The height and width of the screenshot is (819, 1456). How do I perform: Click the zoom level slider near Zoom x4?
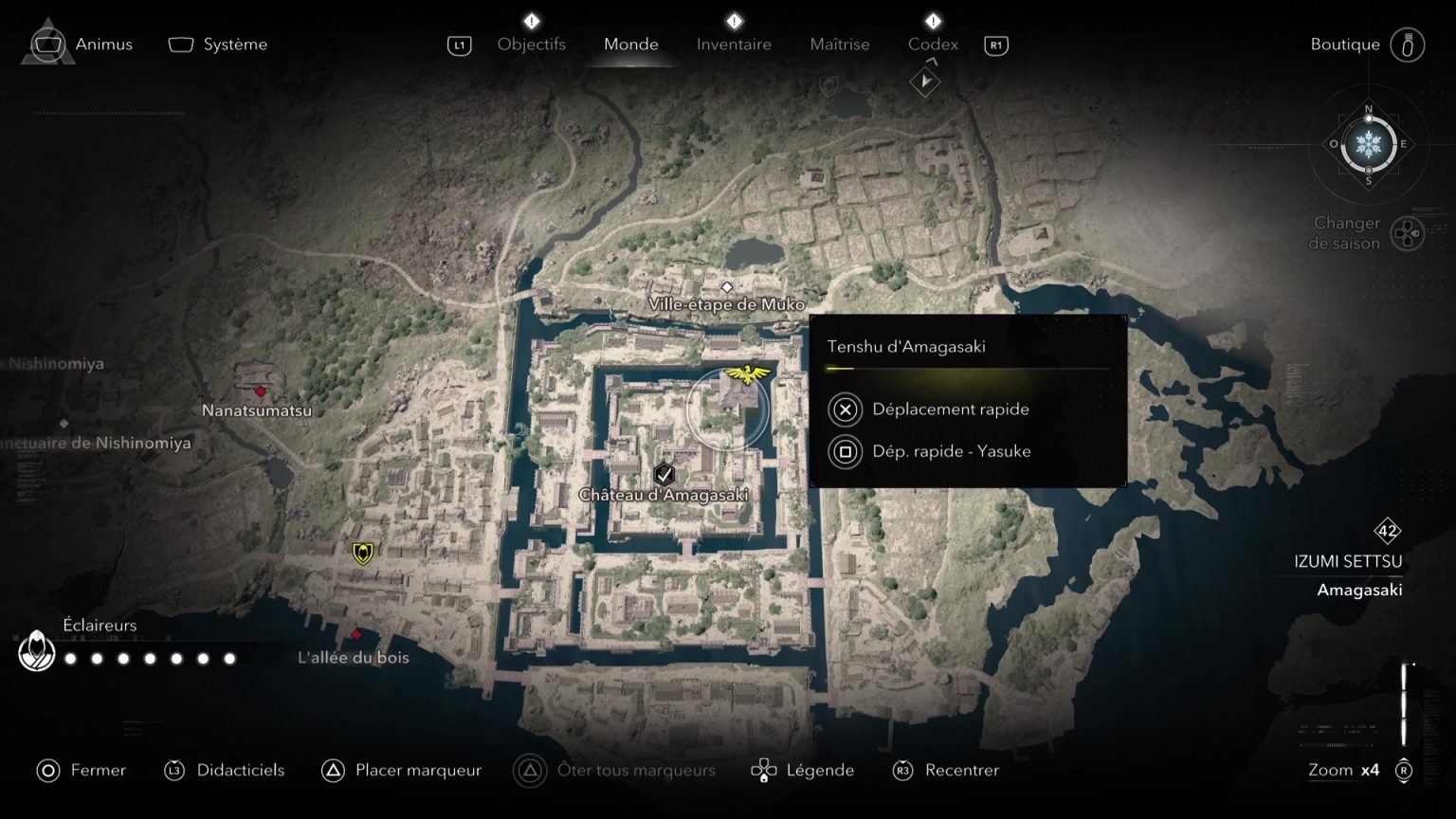click(x=1405, y=701)
